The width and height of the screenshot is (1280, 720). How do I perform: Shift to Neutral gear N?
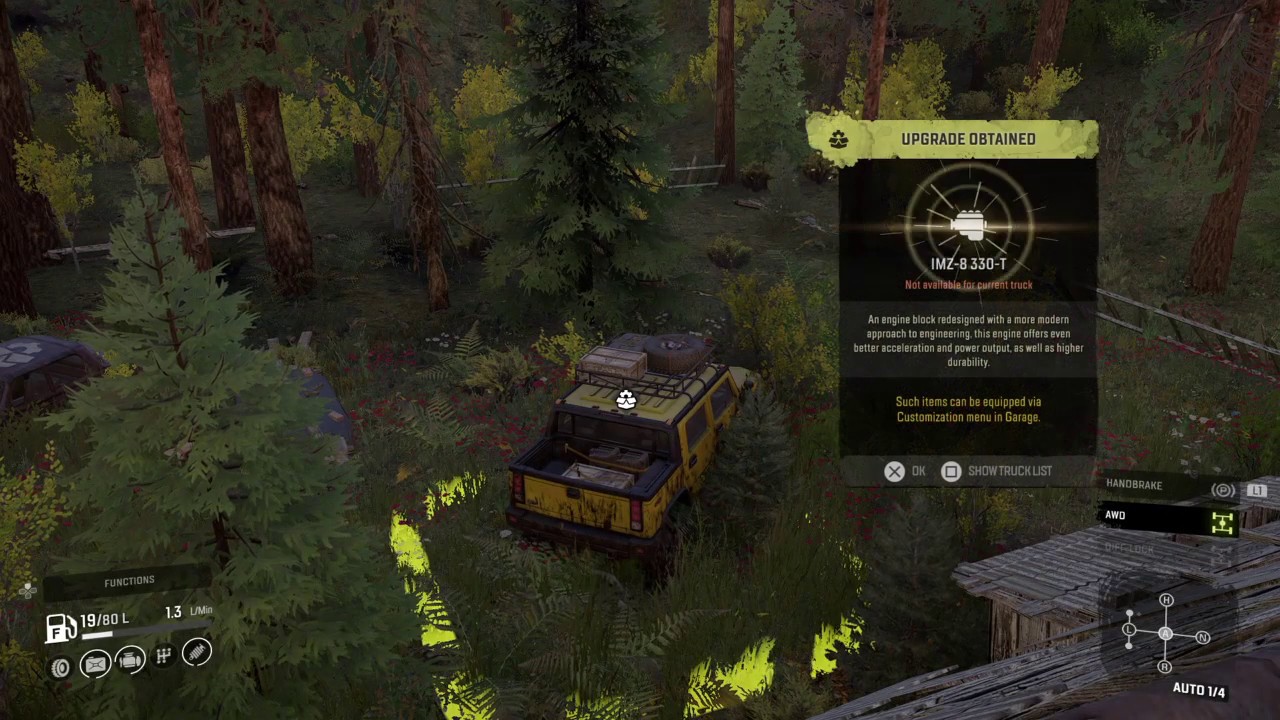click(x=1202, y=637)
